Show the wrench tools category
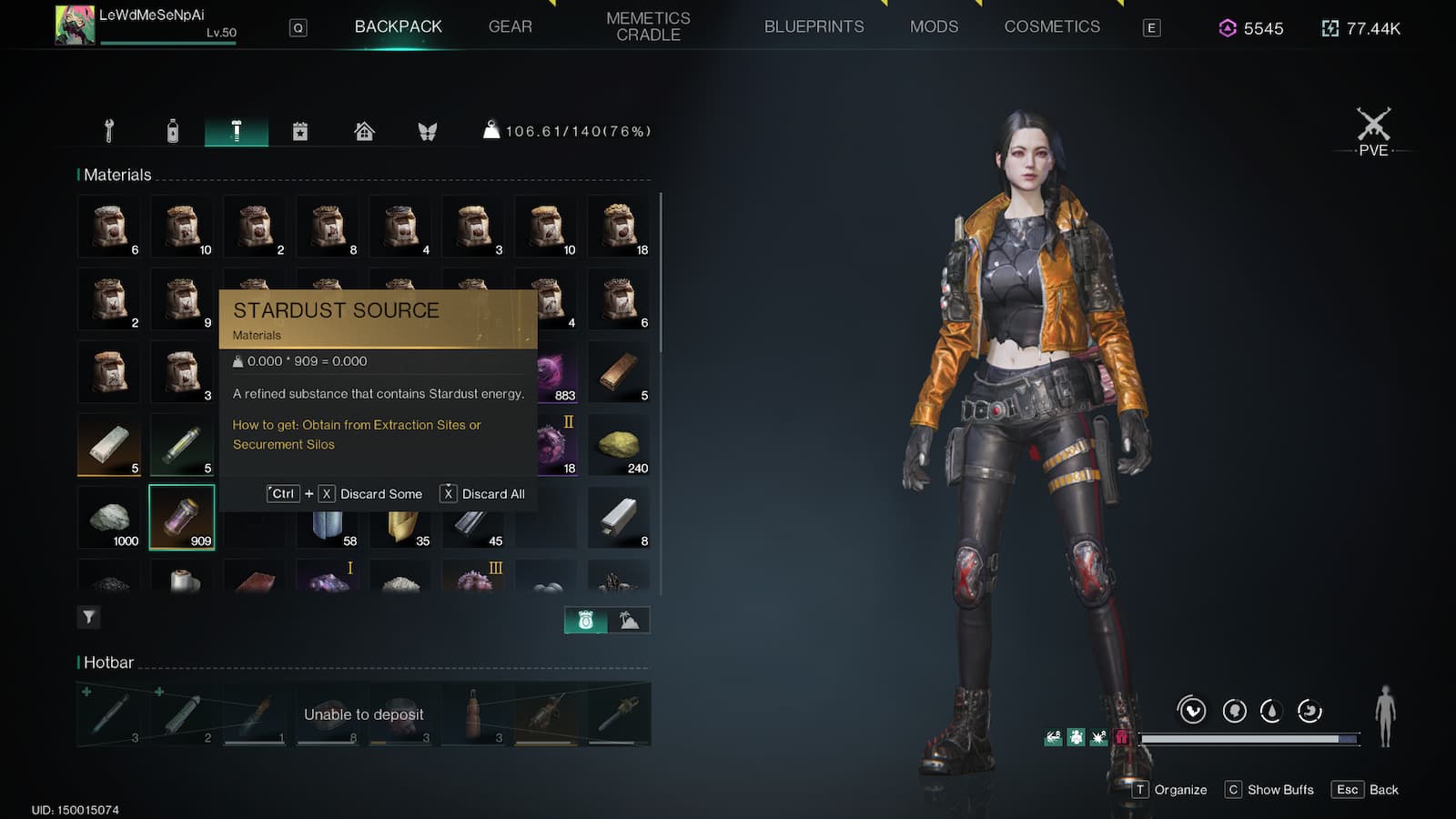The width and height of the screenshot is (1456, 819). (109, 131)
